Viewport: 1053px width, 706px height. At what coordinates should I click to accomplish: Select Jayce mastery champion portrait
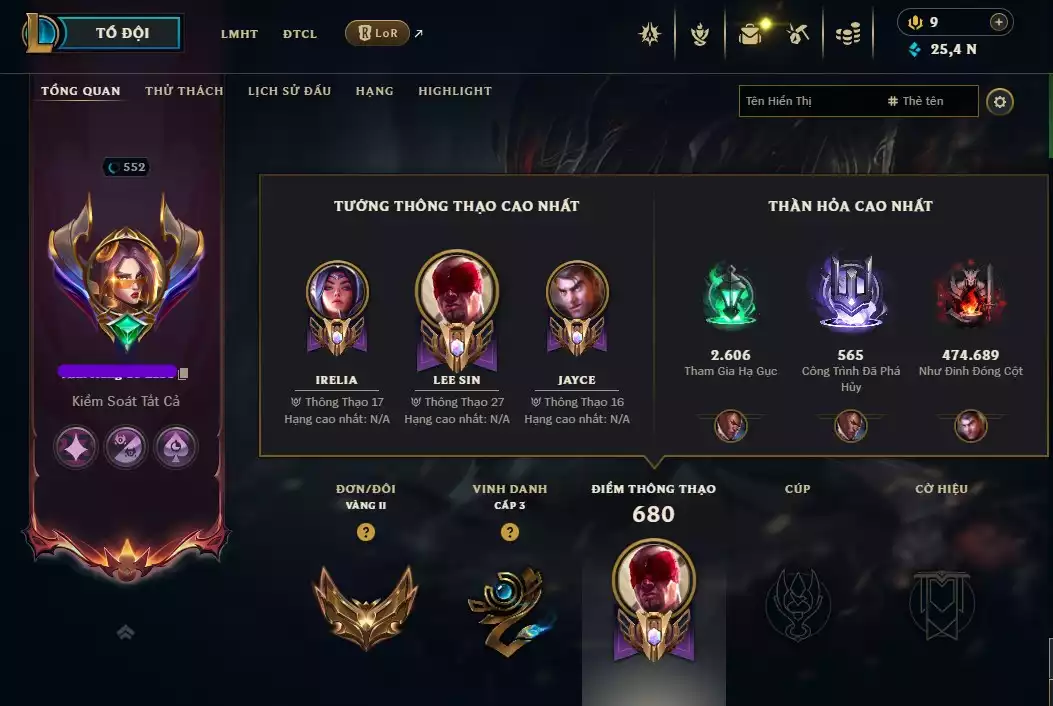tap(577, 292)
